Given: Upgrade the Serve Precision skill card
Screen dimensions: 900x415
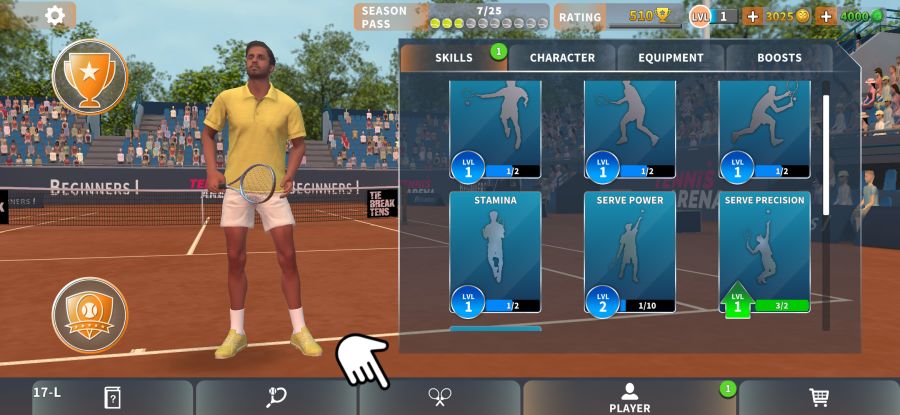Looking at the screenshot, I should [765, 252].
